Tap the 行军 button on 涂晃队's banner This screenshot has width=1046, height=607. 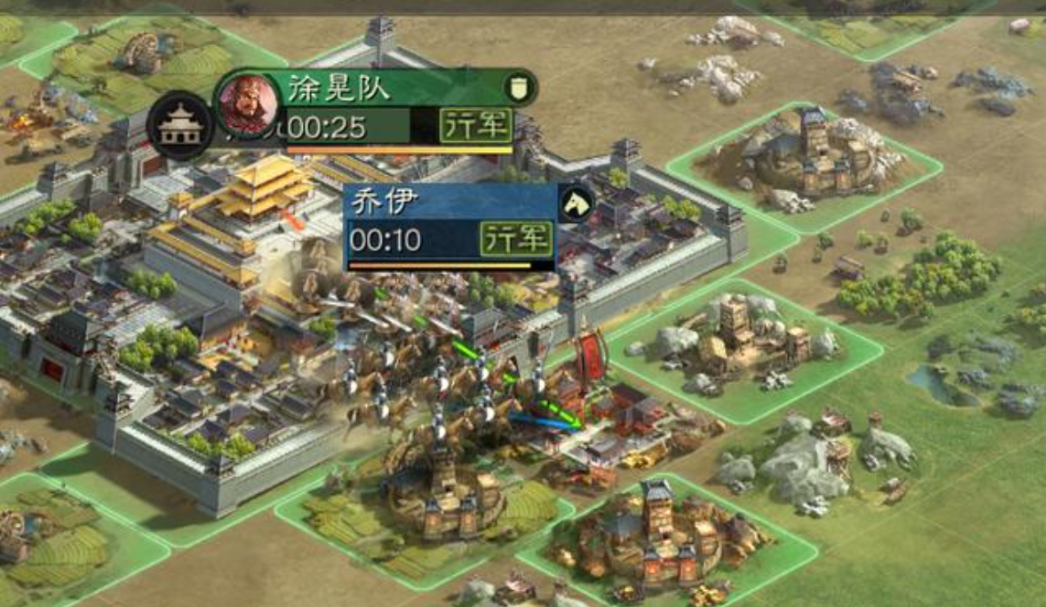tap(476, 126)
